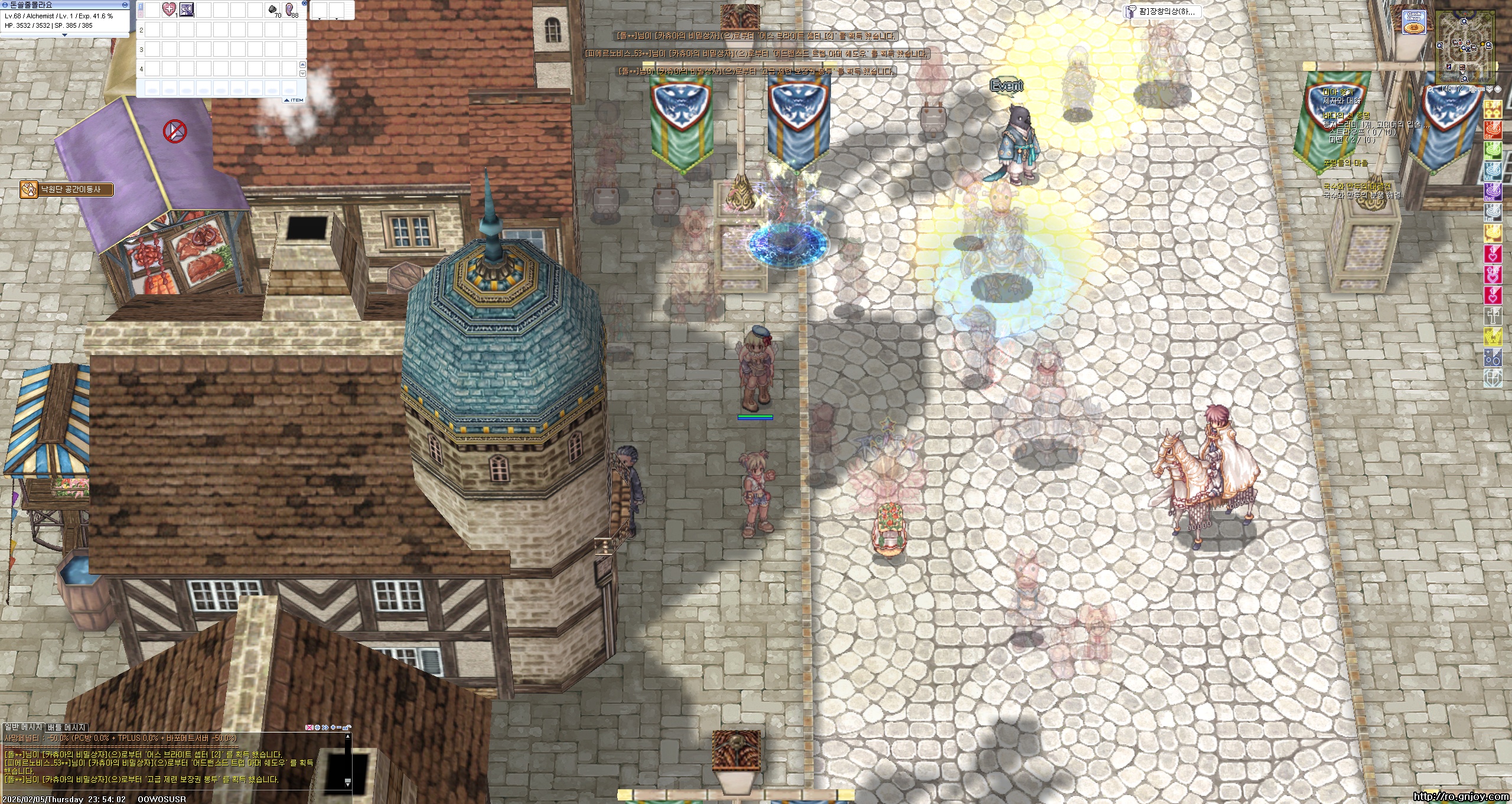The image size is (1512, 804).
Task: Close the hotkey bar window
Action: (x=303, y=3)
